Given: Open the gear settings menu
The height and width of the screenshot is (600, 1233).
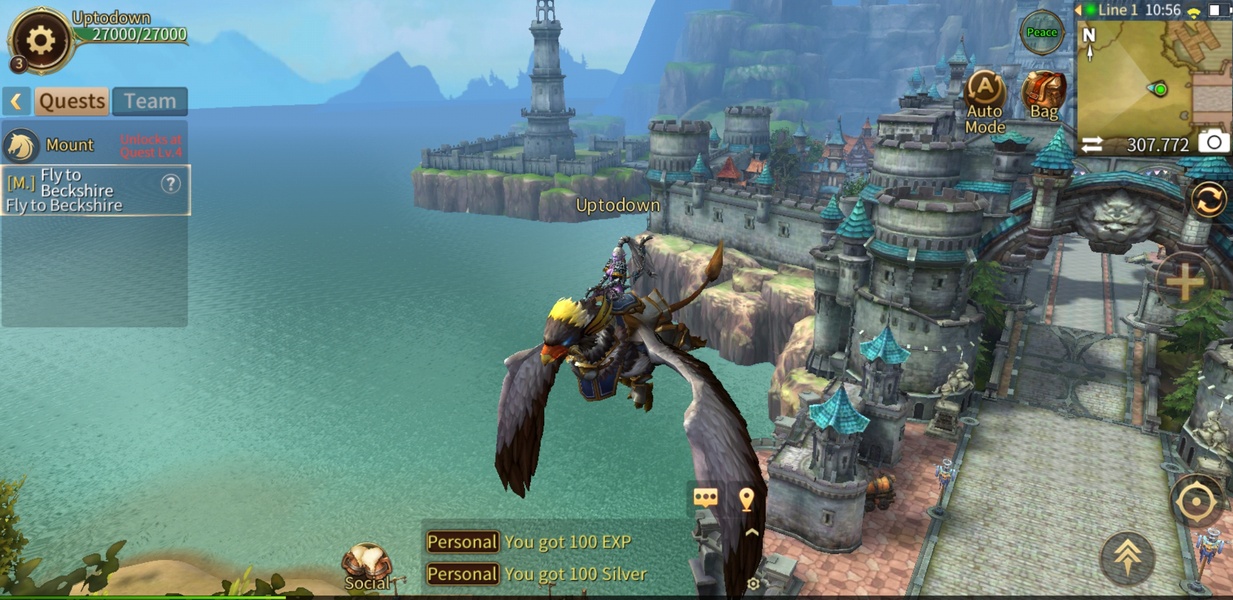Looking at the screenshot, I should 40,41.
